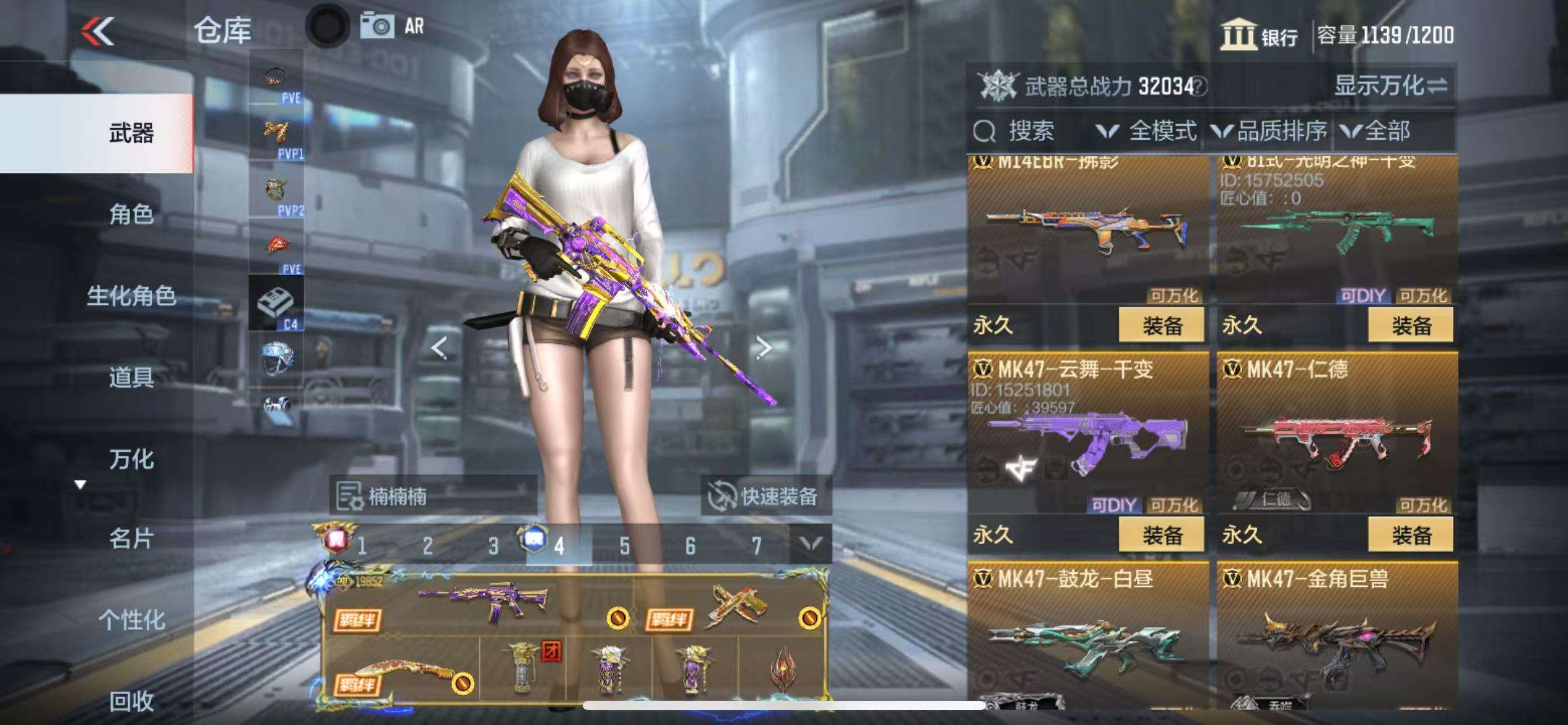Activate the 快速装备 quick equip button
This screenshot has height=725, width=1568.
coord(765,496)
